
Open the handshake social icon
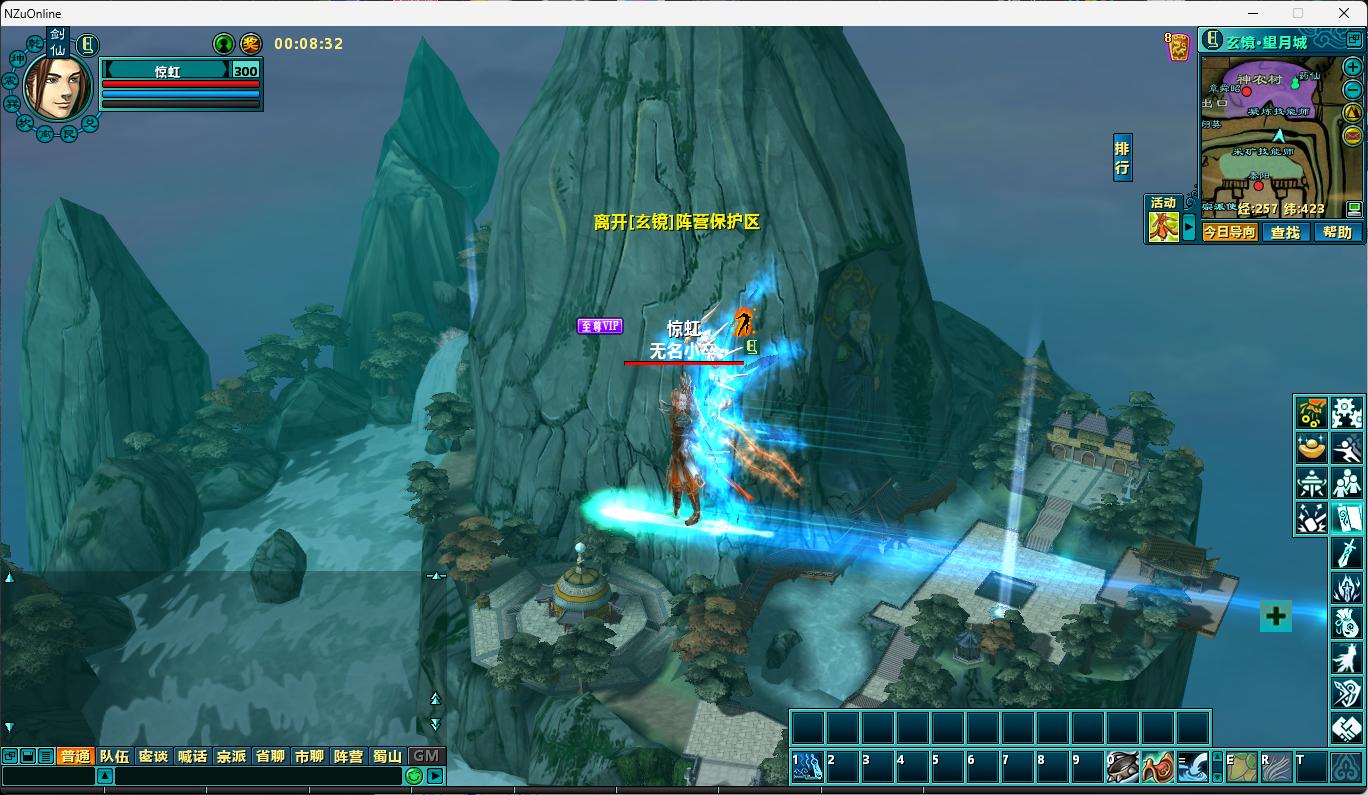pos(1347,728)
